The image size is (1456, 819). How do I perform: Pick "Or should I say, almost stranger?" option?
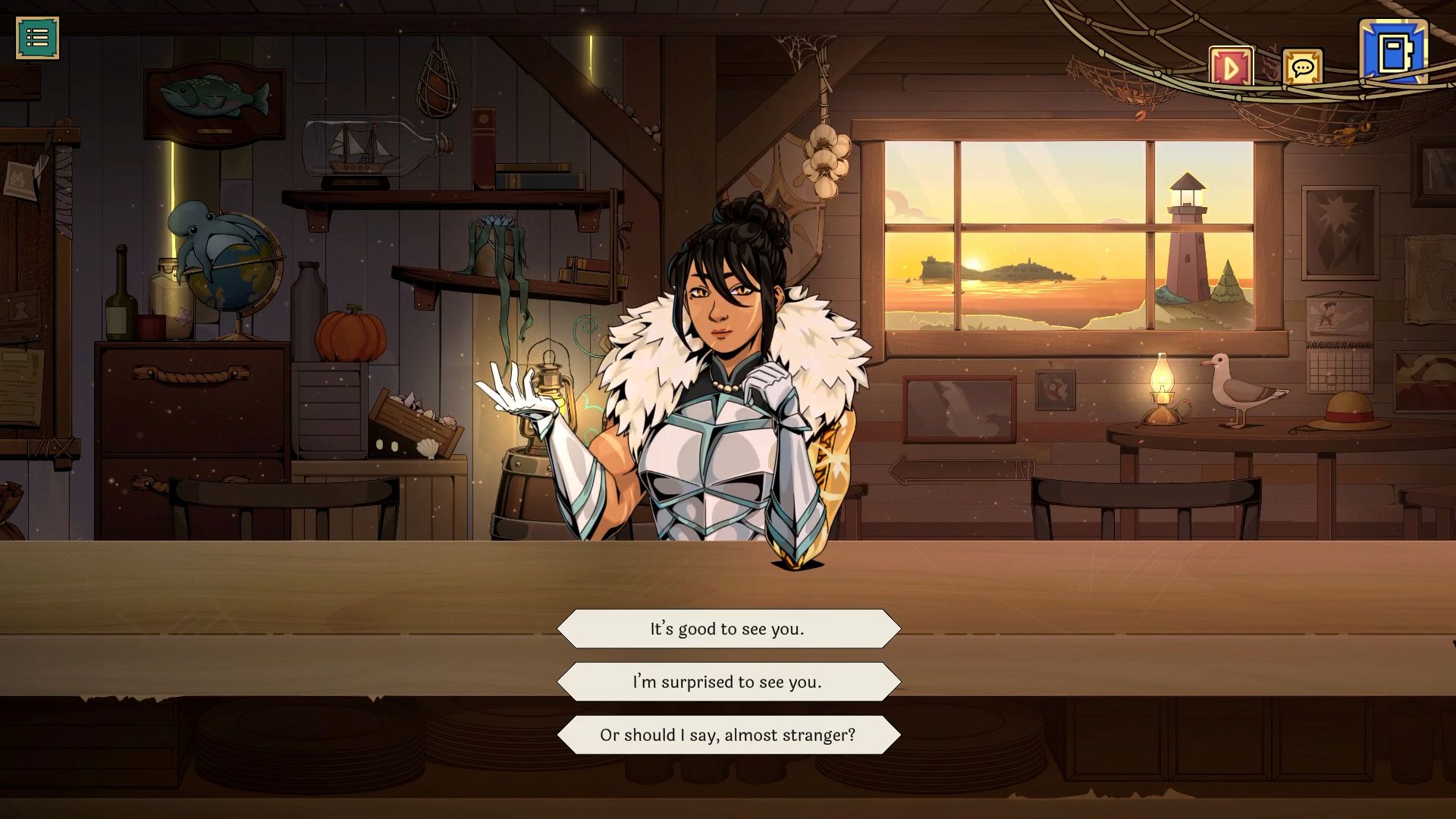click(728, 735)
